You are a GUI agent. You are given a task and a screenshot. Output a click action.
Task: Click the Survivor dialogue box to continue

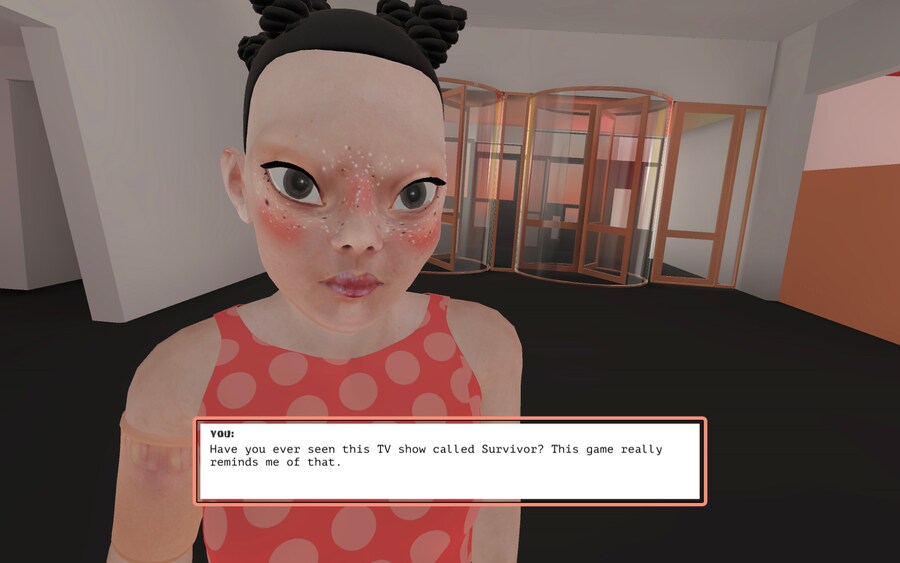pos(450,461)
